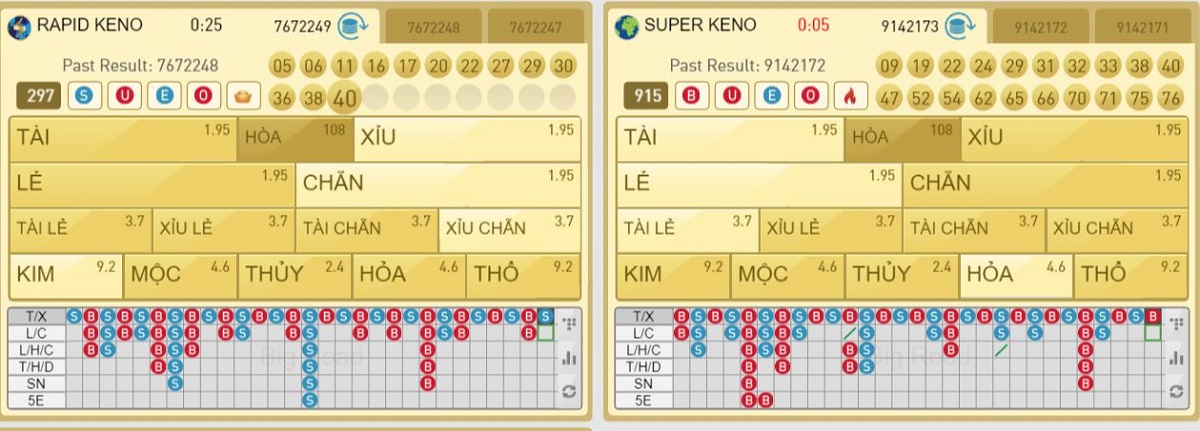
Task: Select MỘC element in Super Keno
Action: 786,275
